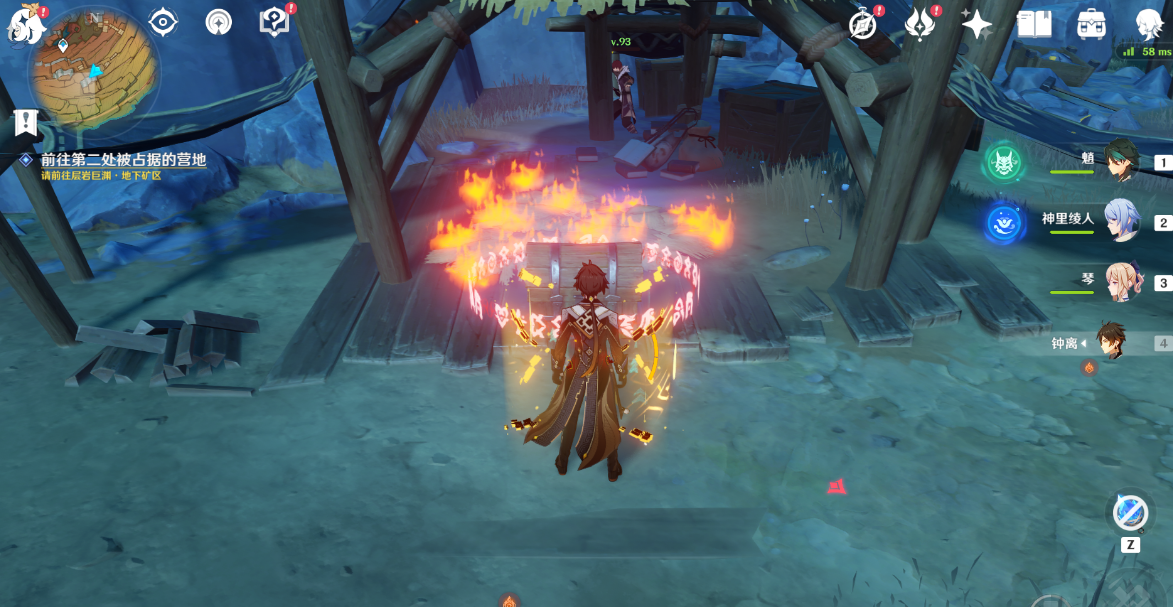The image size is (1173, 607).
Task: Open the character profile silhouette icon
Action: coord(1149,23)
